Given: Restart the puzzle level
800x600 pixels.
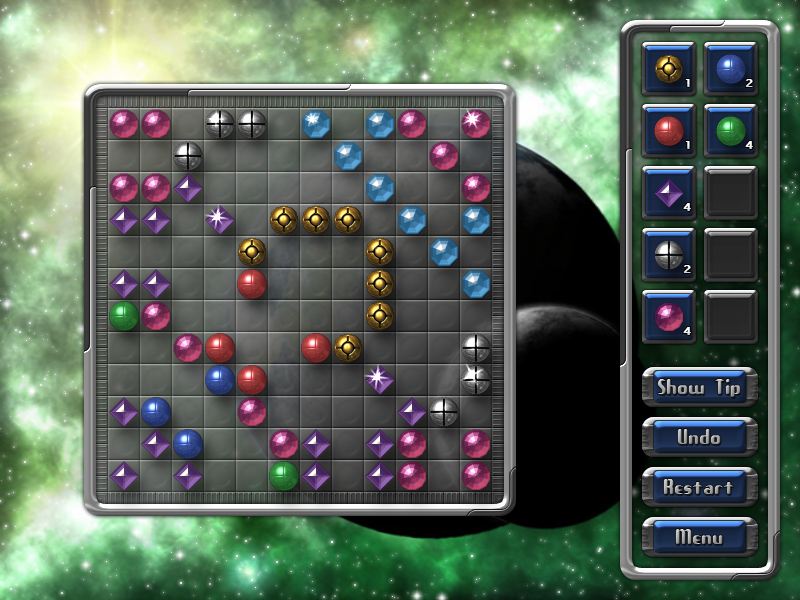Looking at the screenshot, I should tap(699, 487).
